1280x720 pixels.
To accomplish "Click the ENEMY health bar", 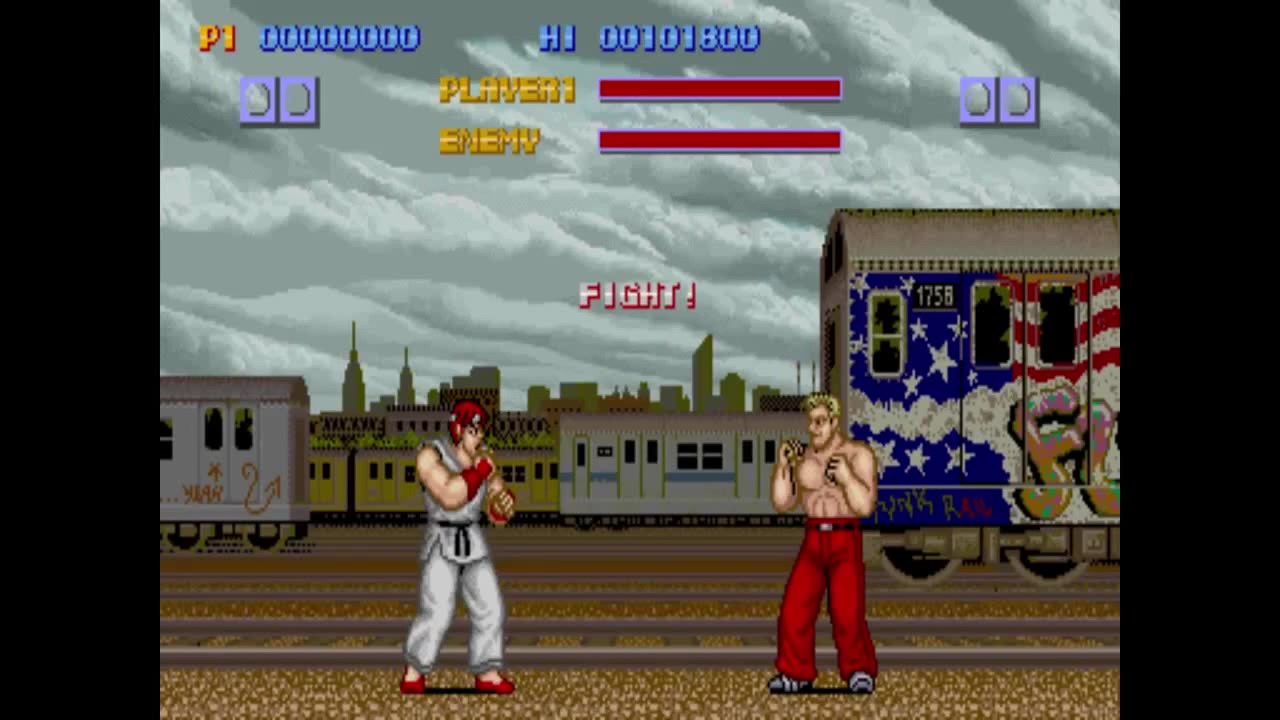I will (x=718, y=140).
